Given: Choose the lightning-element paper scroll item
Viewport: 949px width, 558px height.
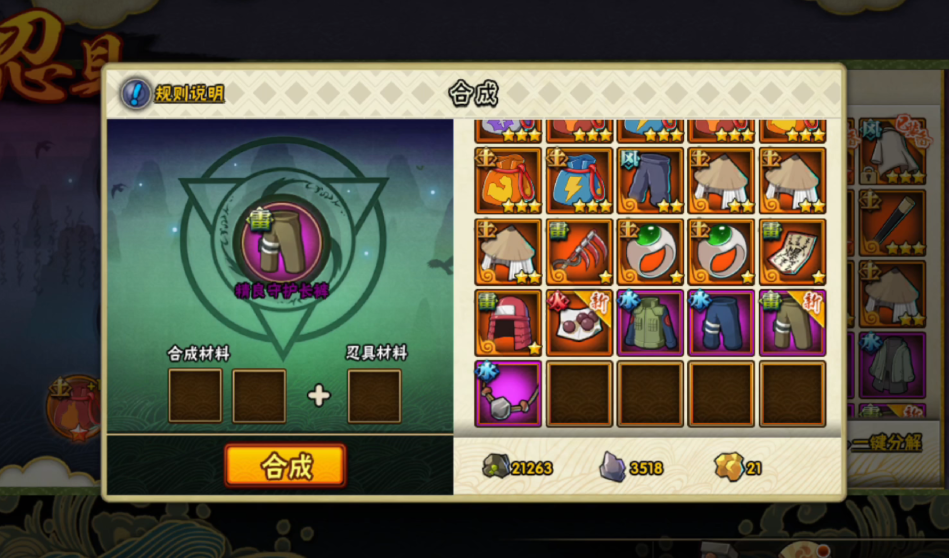Looking at the screenshot, I should [792, 252].
